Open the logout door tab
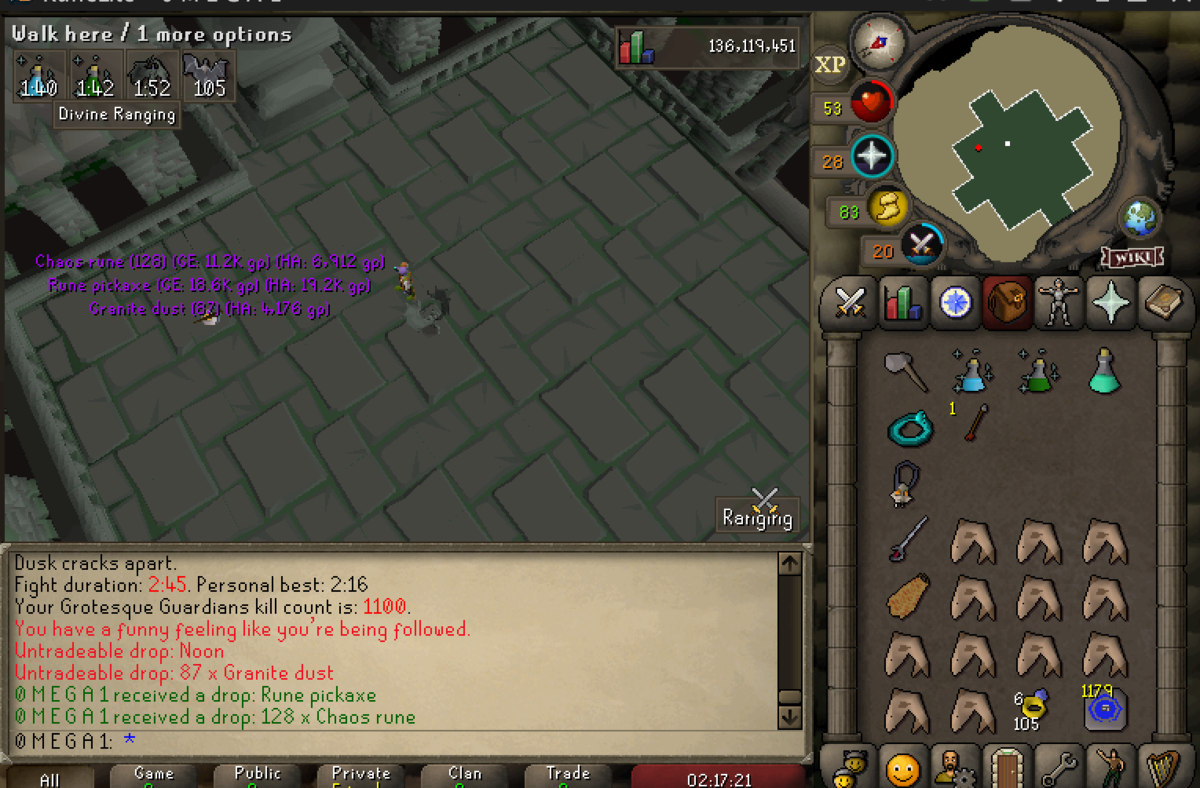 coord(1005,768)
